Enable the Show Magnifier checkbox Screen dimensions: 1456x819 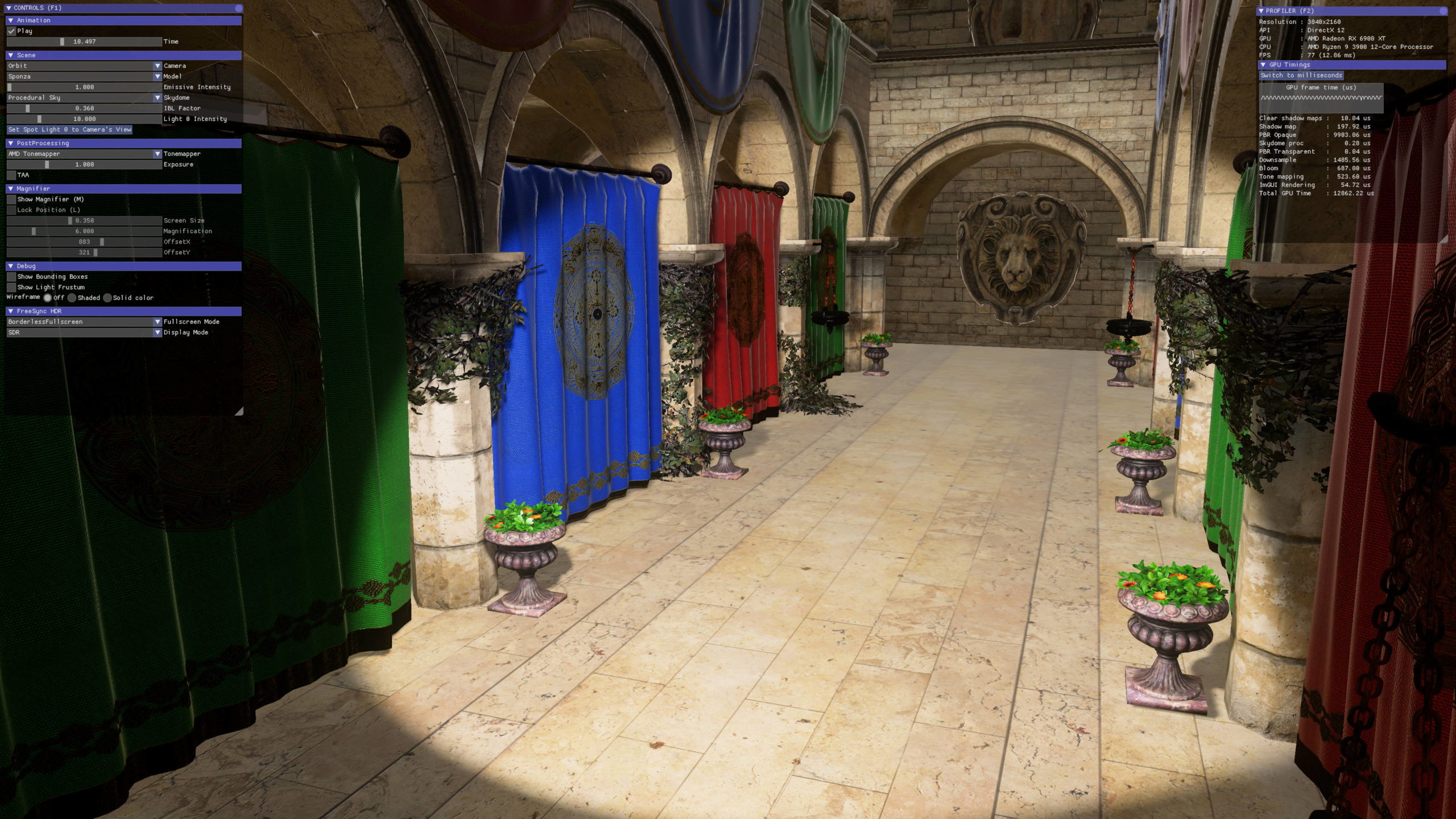(x=11, y=200)
